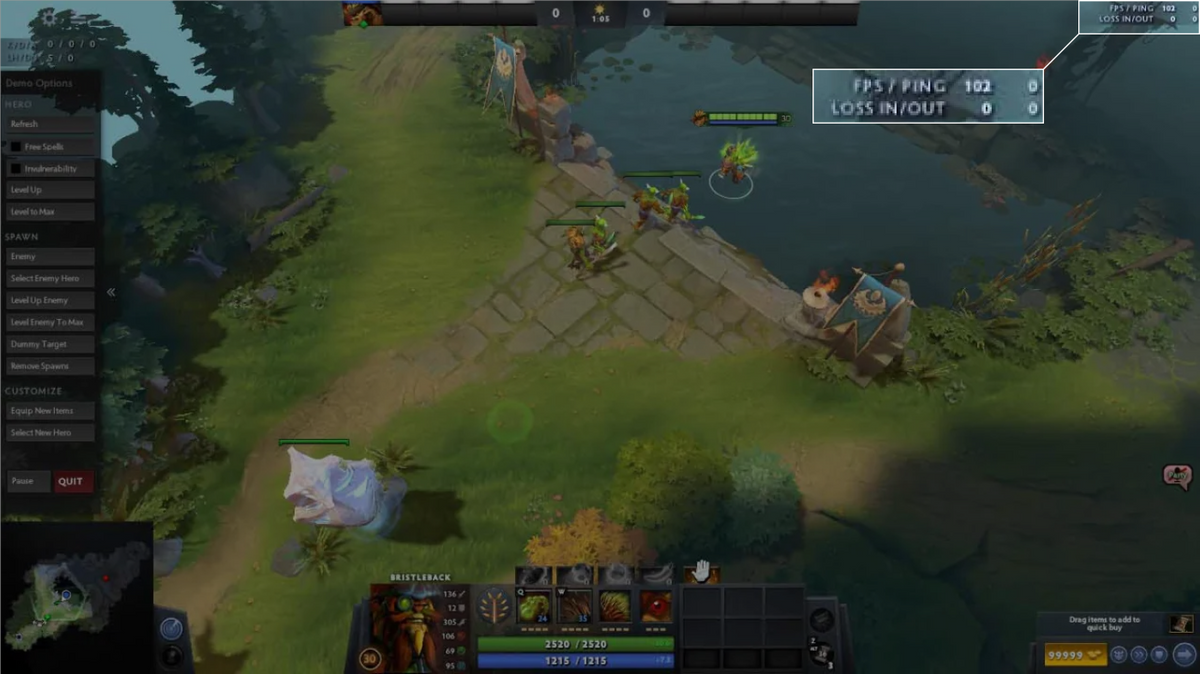The width and height of the screenshot is (1200, 674).
Task: Choose Level Enemy To Max
Action: pos(51,322)
